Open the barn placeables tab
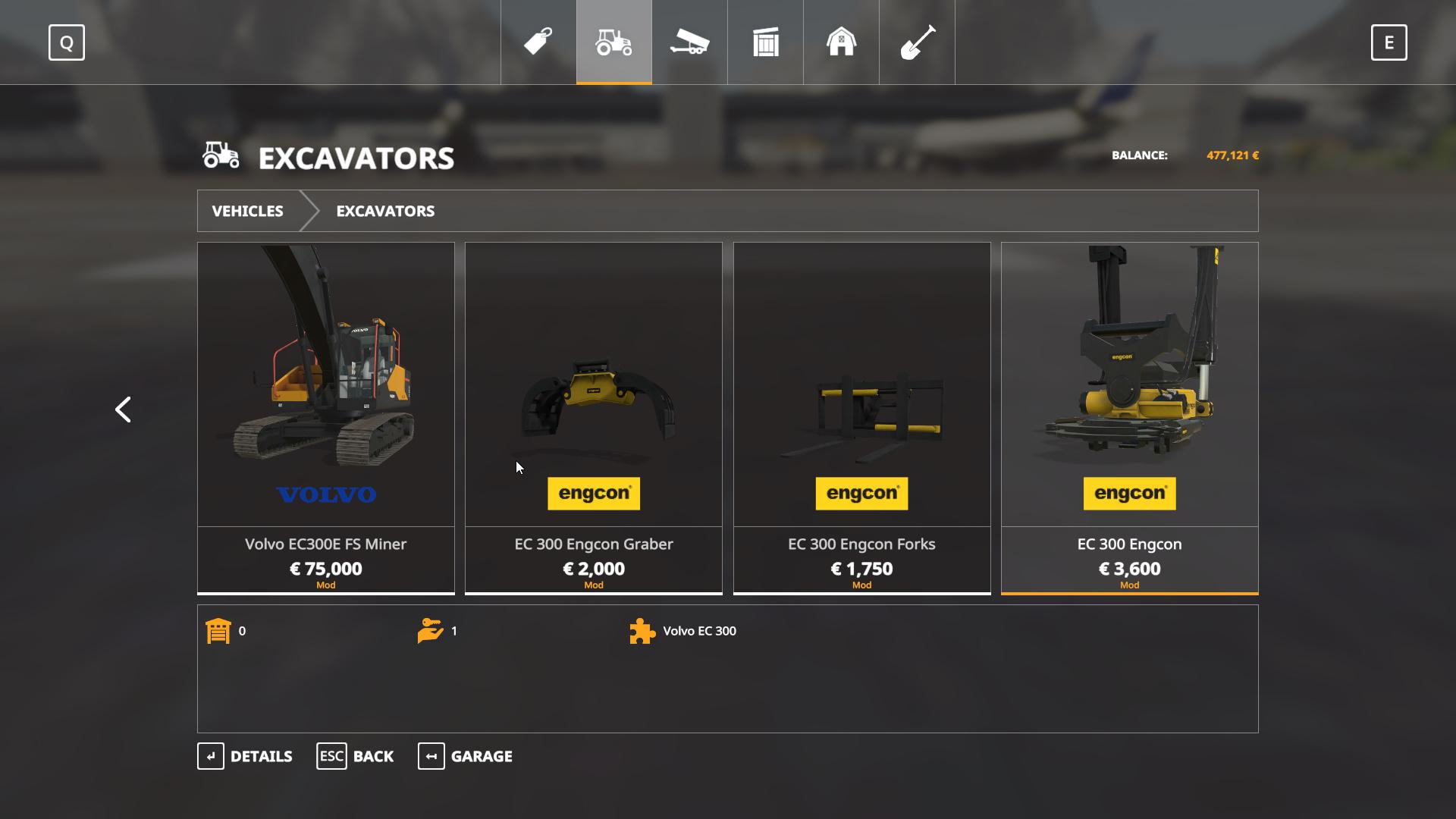The image size is (1456, 819). click(x=841, y=42)
